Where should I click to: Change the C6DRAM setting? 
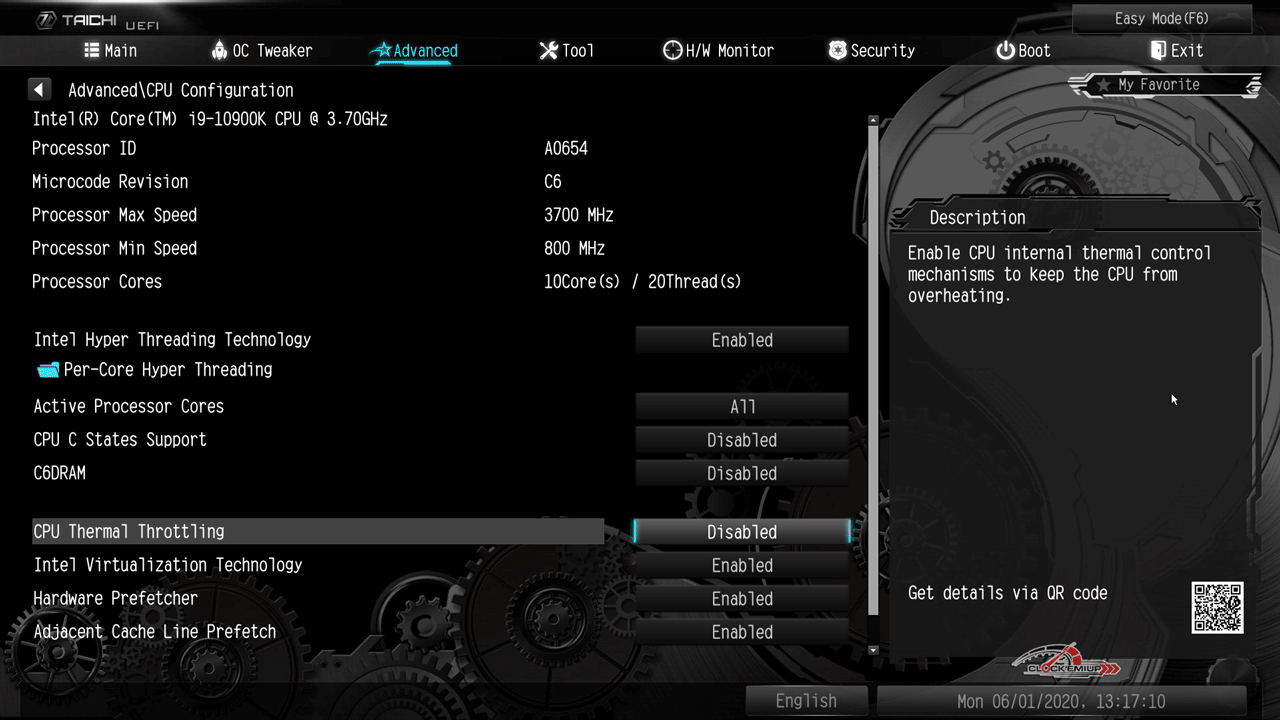(x=742, y=473)
